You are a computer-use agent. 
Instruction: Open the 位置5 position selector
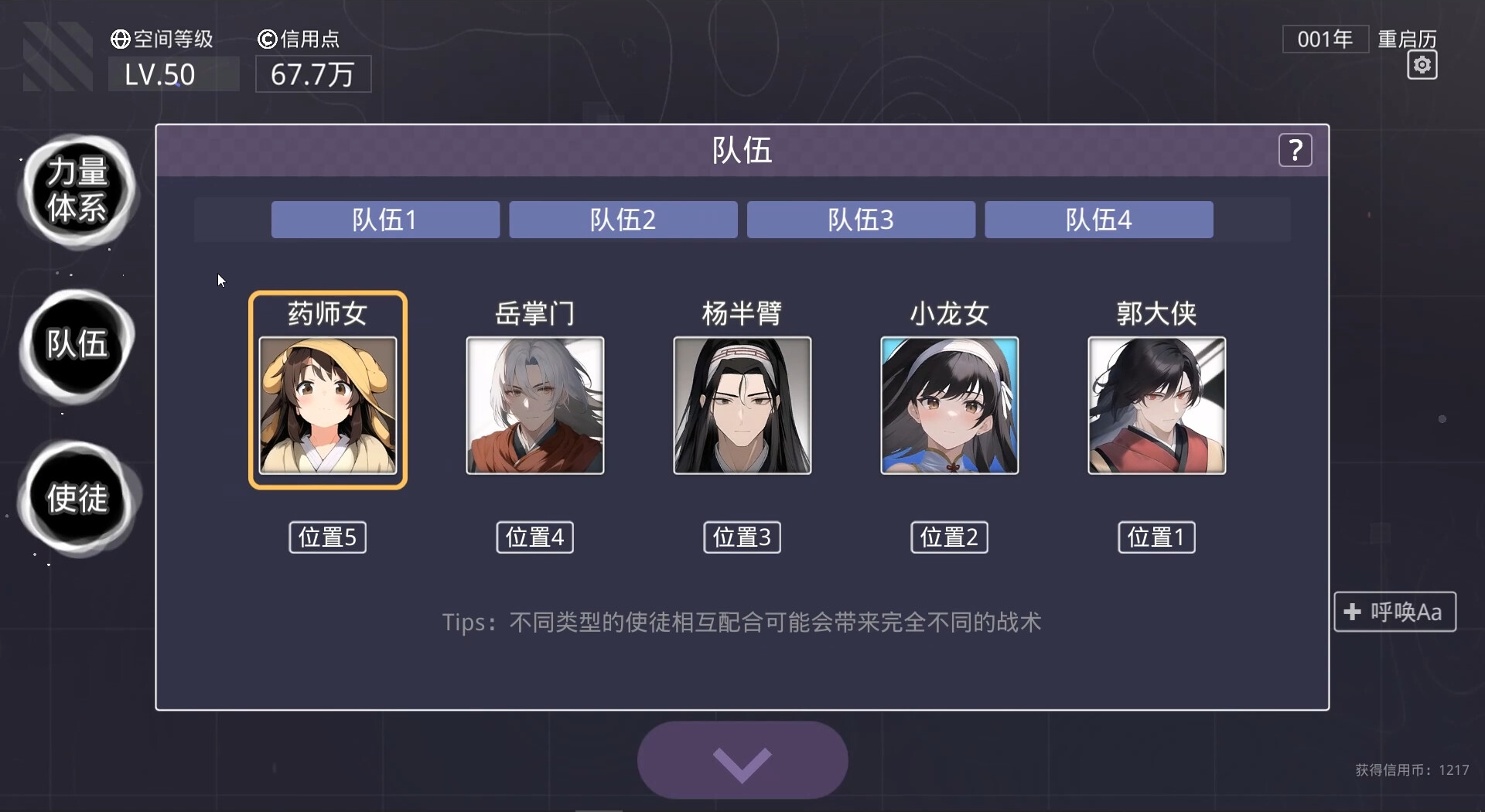coord(326,537)
